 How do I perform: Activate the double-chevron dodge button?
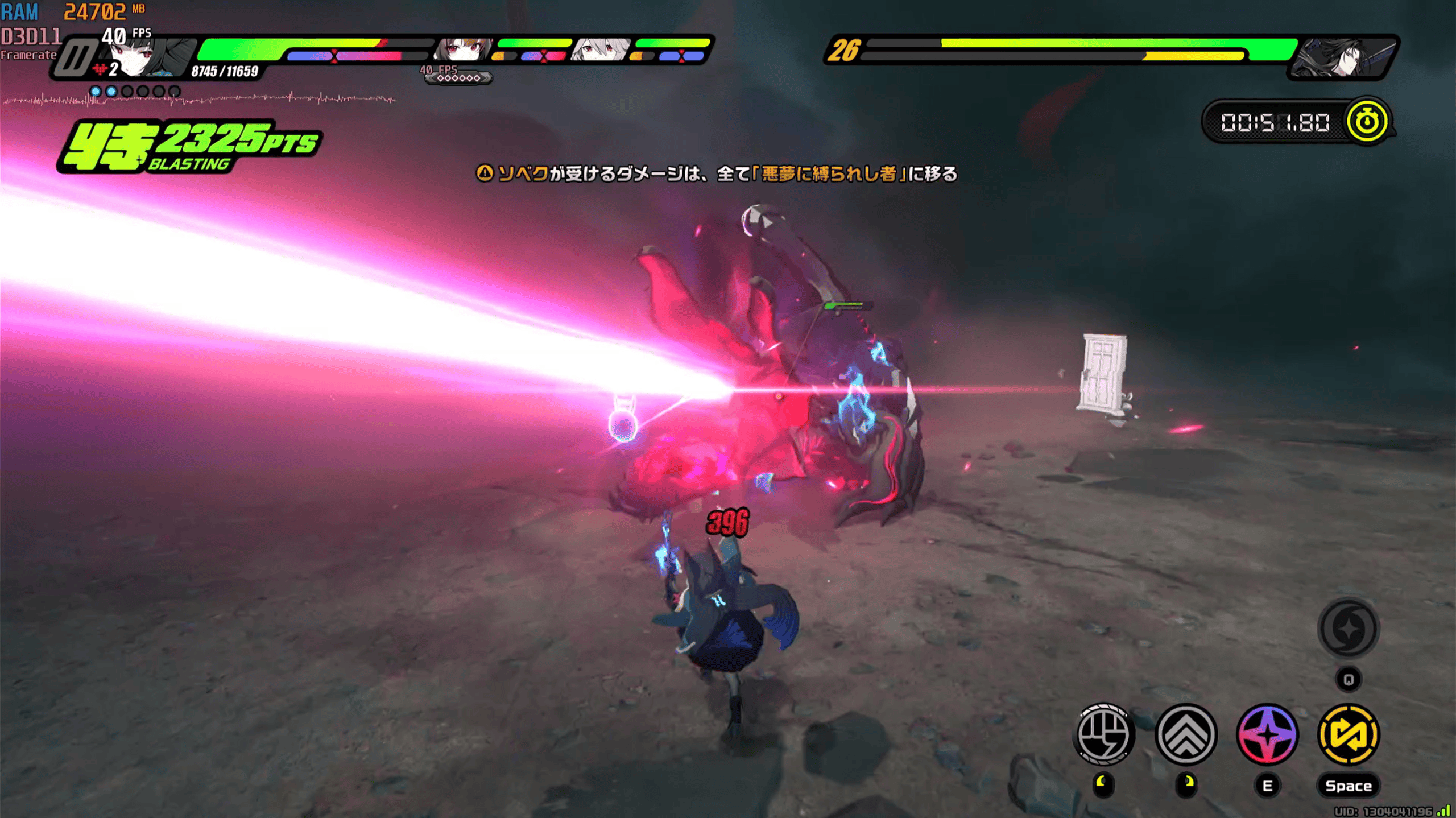coord(1186,734)
